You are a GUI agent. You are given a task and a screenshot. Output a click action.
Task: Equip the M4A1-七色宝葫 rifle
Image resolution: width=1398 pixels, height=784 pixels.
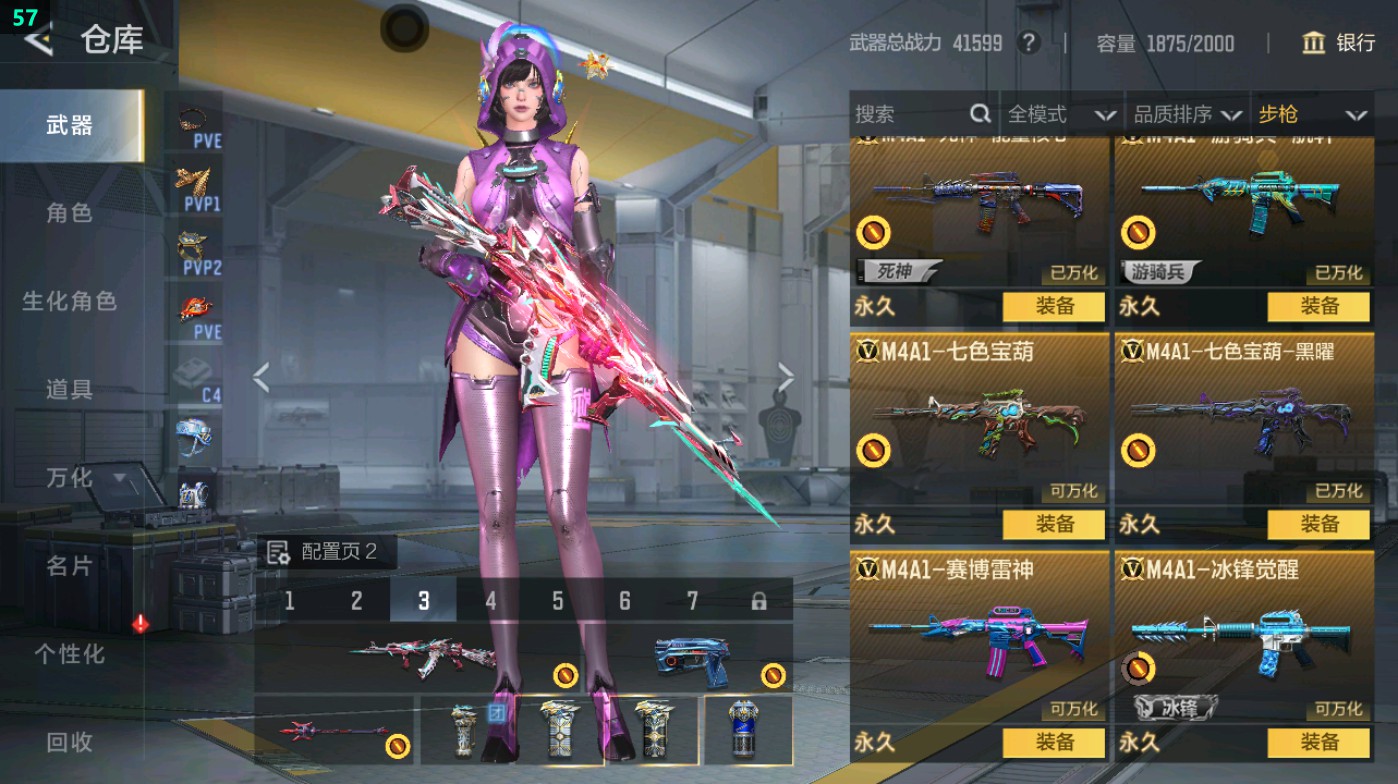click(x=1054, y=524)
